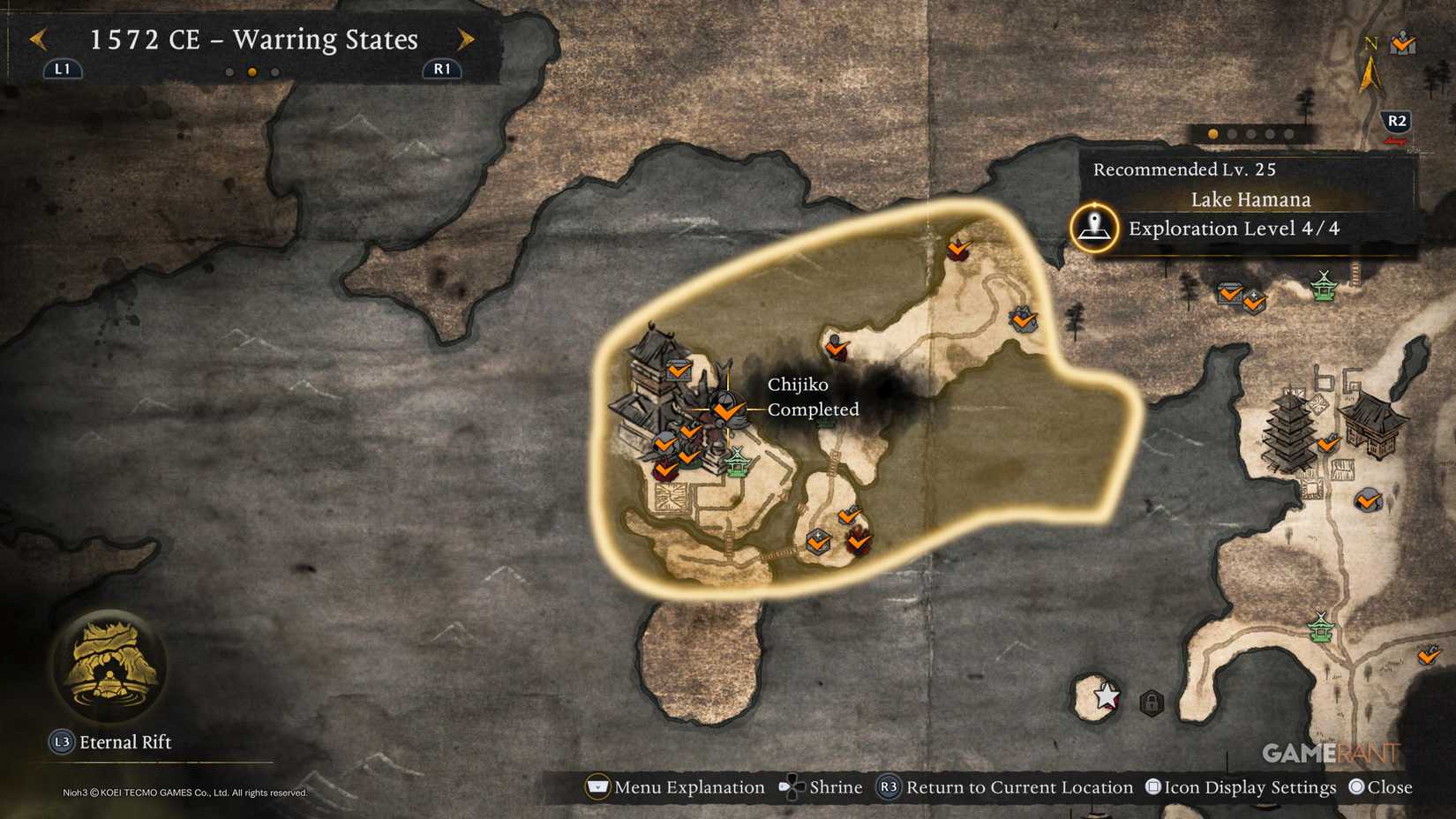Click the L1 left arrow to switch era
Image resolution: width=1456 pixels, height=819 pixels.
36,40
